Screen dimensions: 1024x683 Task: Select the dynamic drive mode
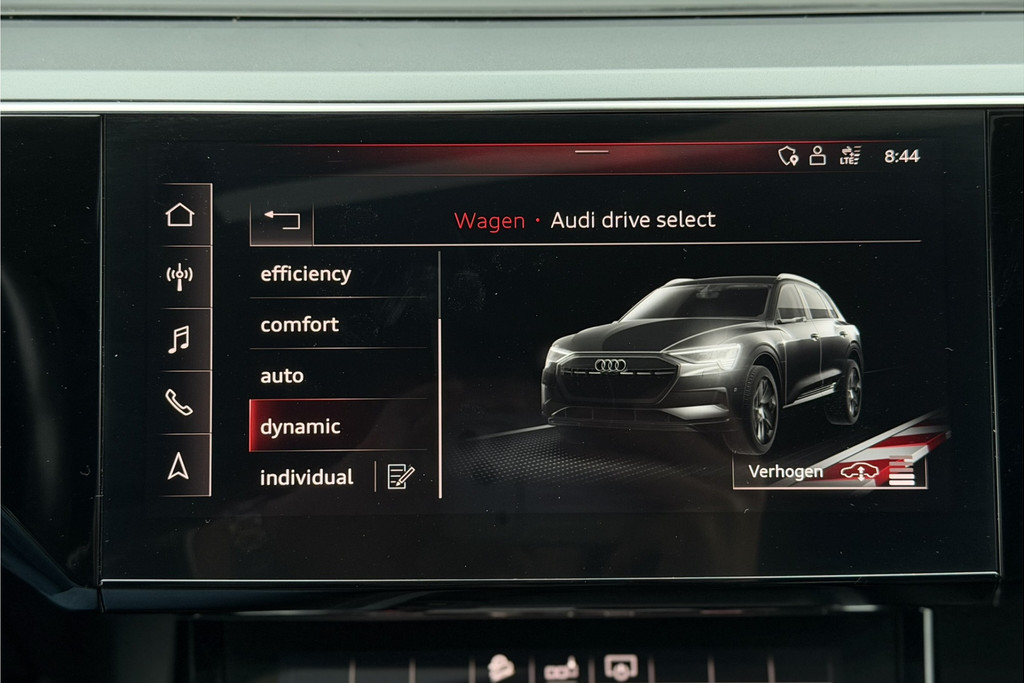[x=301, y=427]
